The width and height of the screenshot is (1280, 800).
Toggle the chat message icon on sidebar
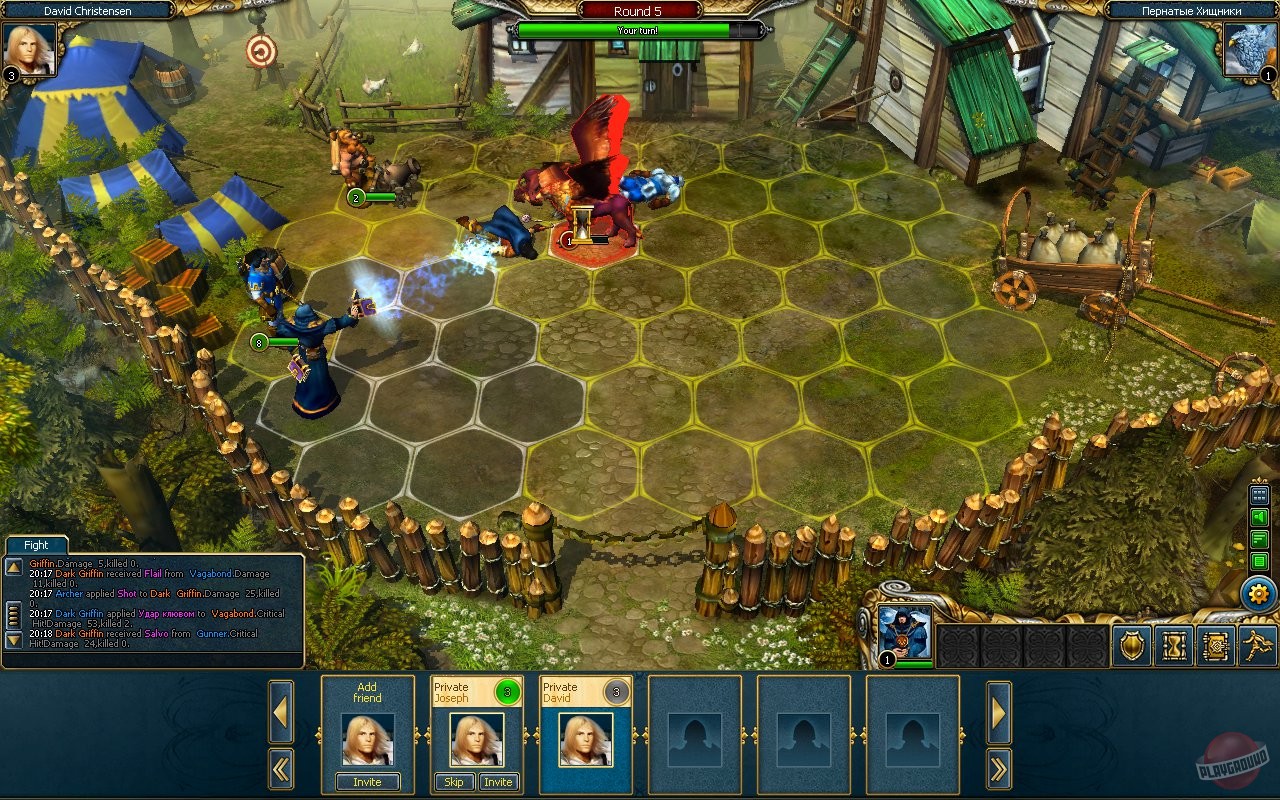pos(1258,540)
